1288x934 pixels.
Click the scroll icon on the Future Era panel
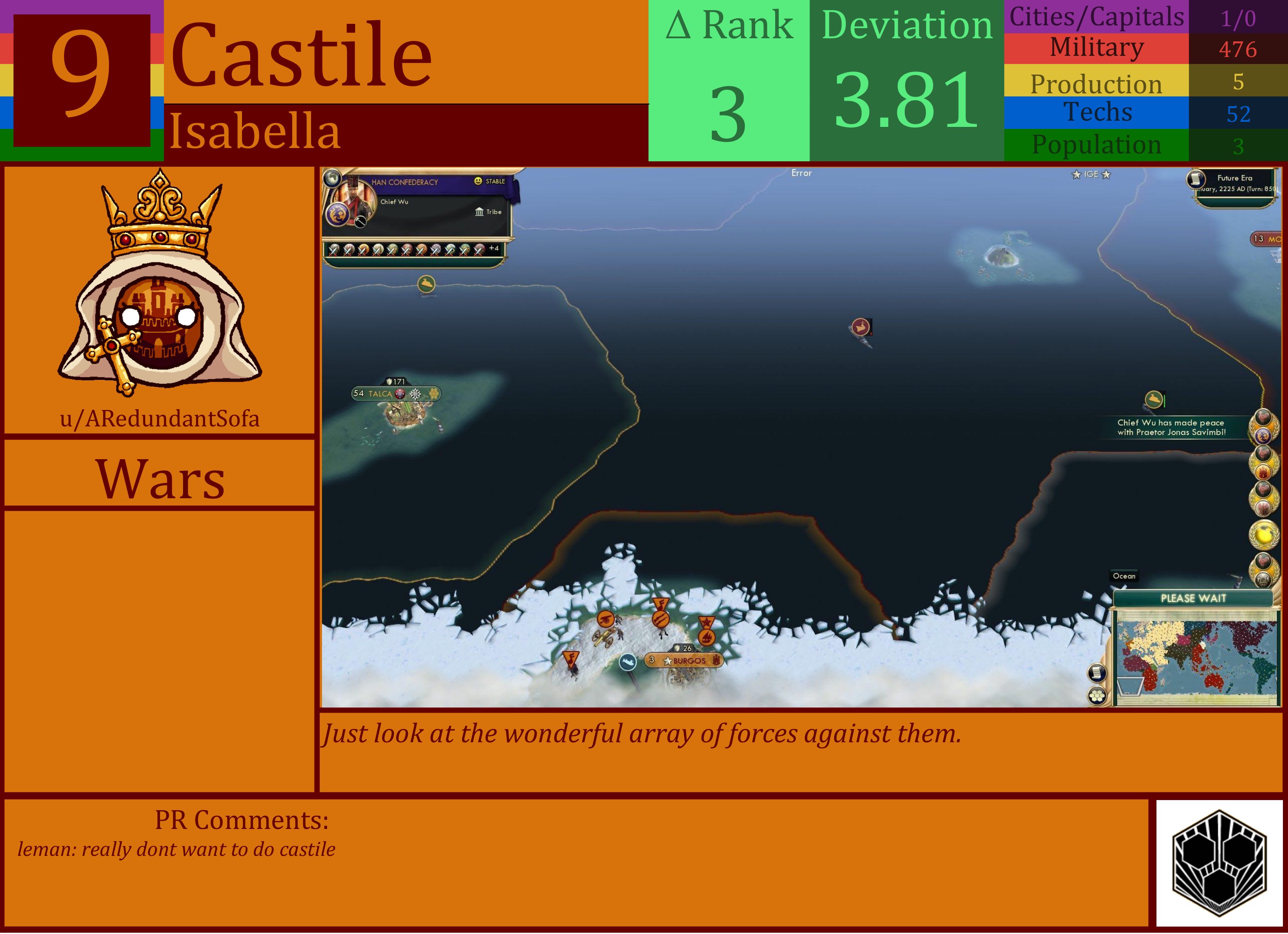click(x=1196, y=180)
